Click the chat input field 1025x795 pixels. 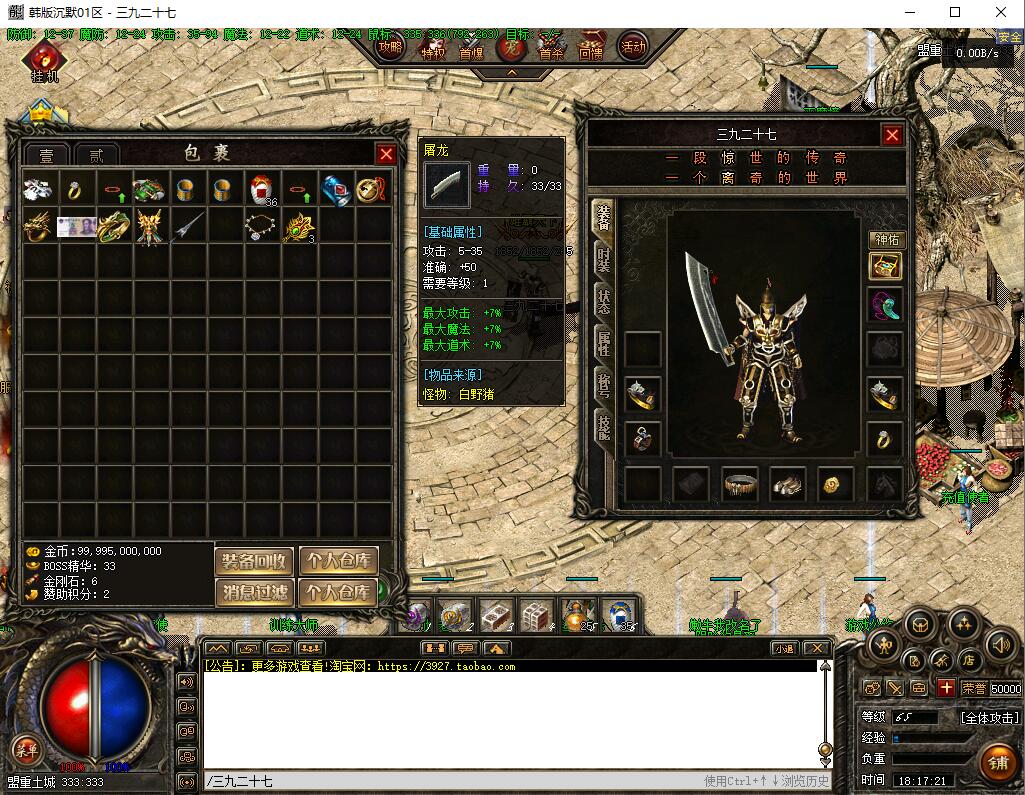pyautogui.click(x=450, y=781)
